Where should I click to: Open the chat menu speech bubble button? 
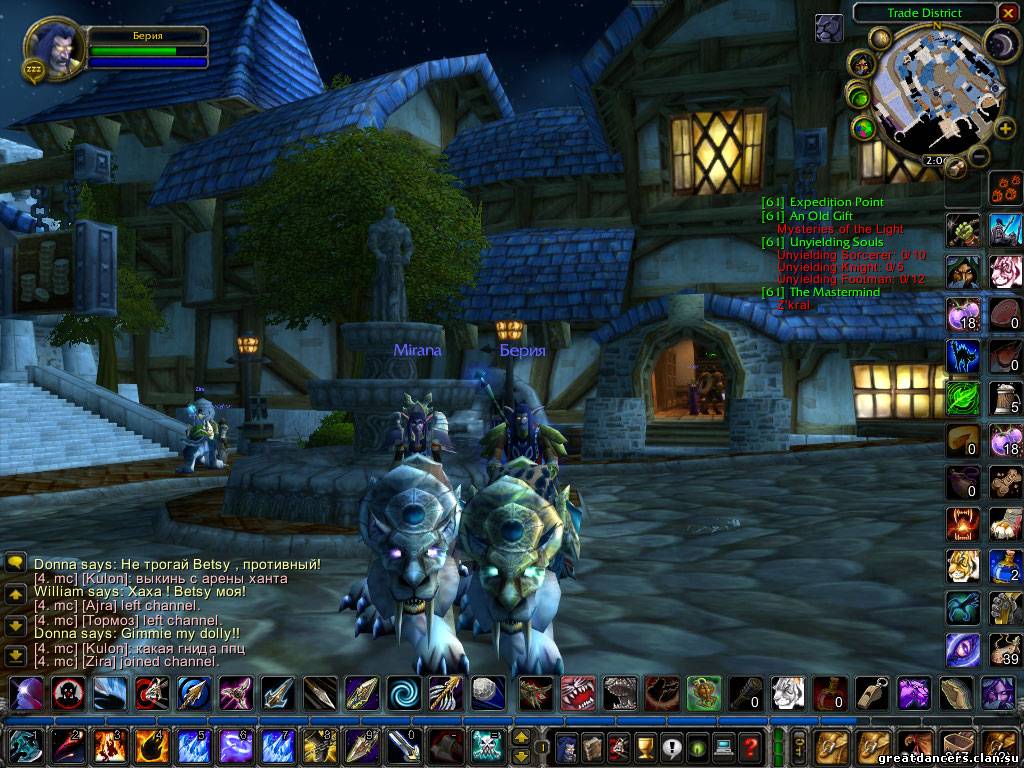click(x=16, y=563)
